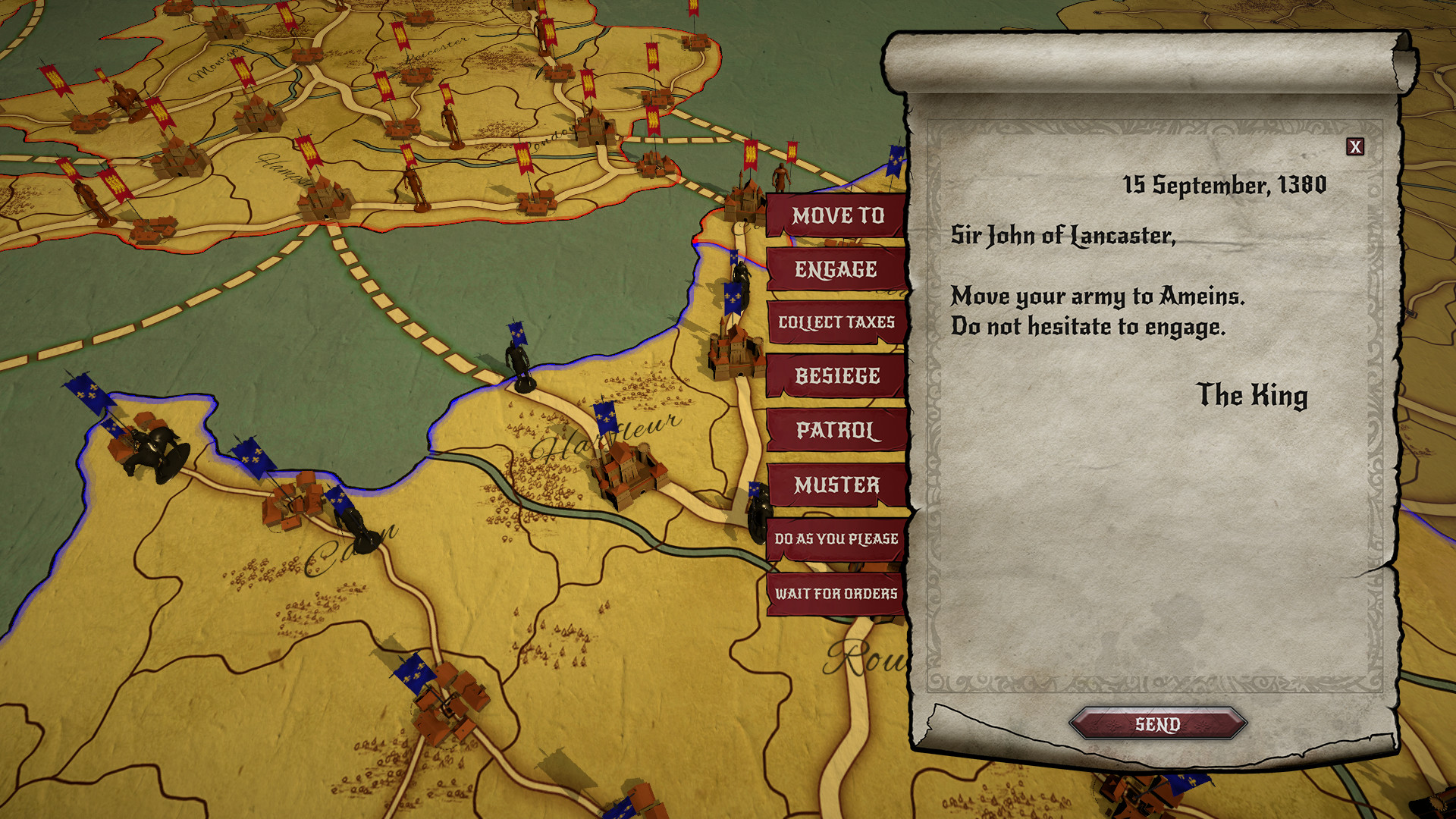Order the army to Besiege
Viewport: 1456px width, 819px height.
point(837,375)
